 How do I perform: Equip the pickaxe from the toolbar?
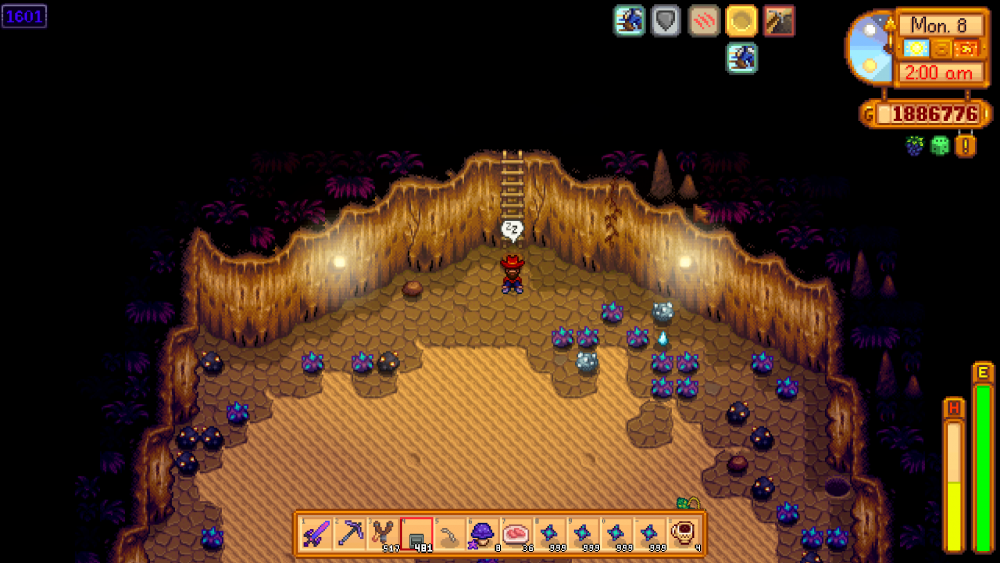(350, 533)
